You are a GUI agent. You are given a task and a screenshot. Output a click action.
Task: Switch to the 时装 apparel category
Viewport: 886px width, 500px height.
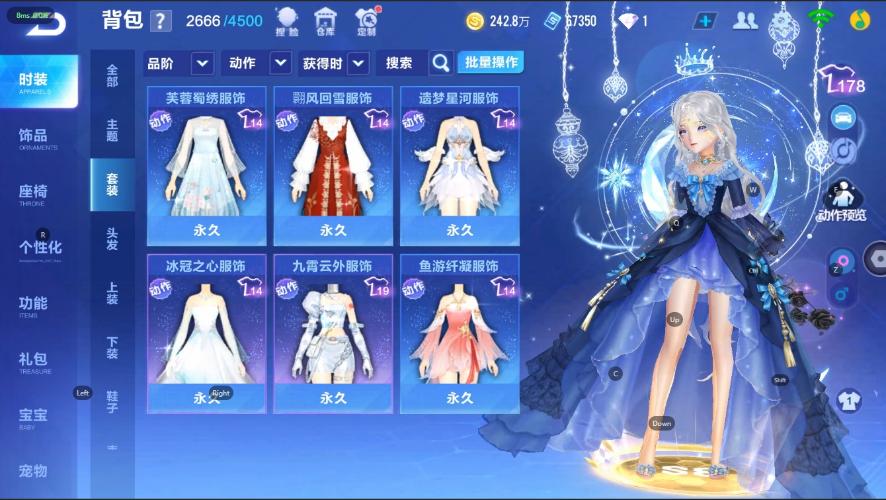pyautogui.click(x=40, y=82)
